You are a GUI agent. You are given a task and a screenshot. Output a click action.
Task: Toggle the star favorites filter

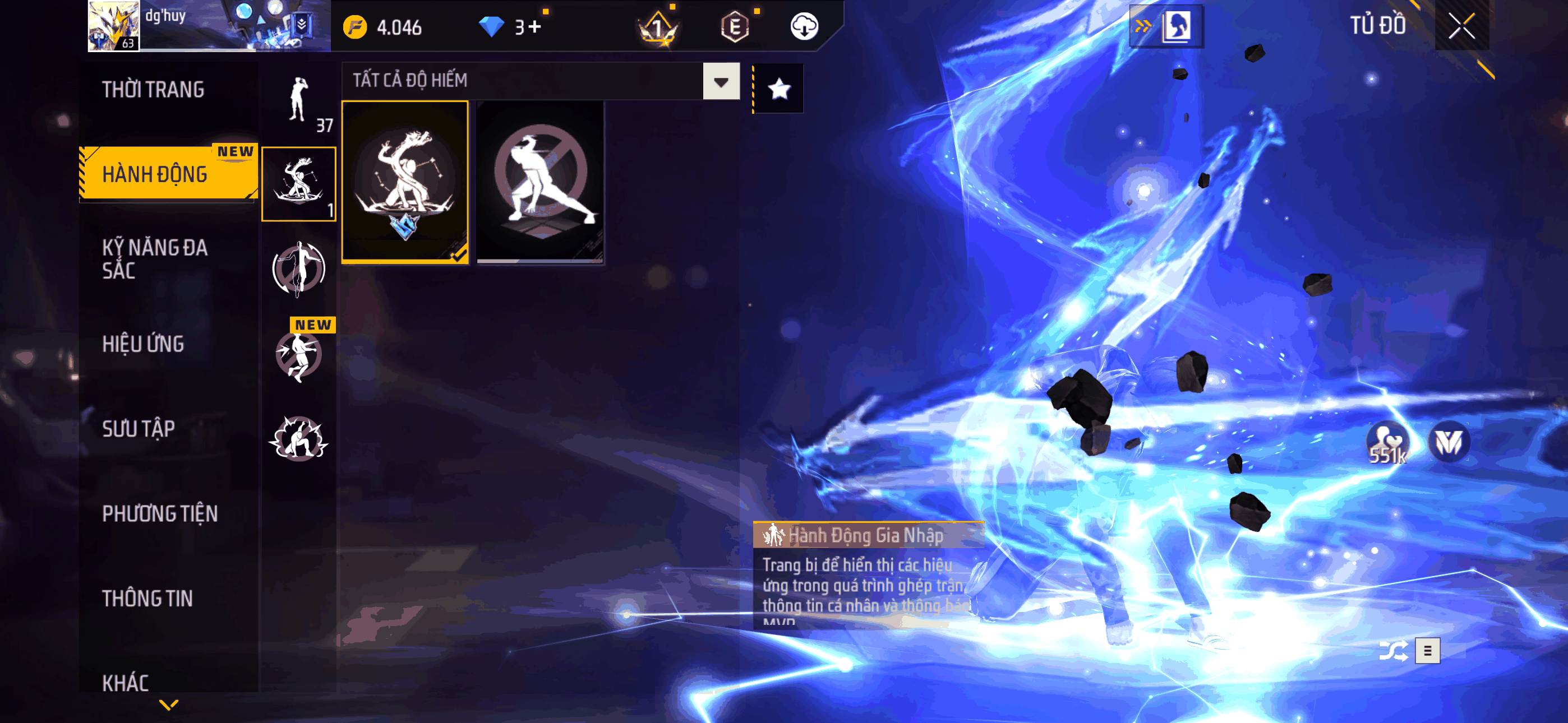click(x=778, y=90)
